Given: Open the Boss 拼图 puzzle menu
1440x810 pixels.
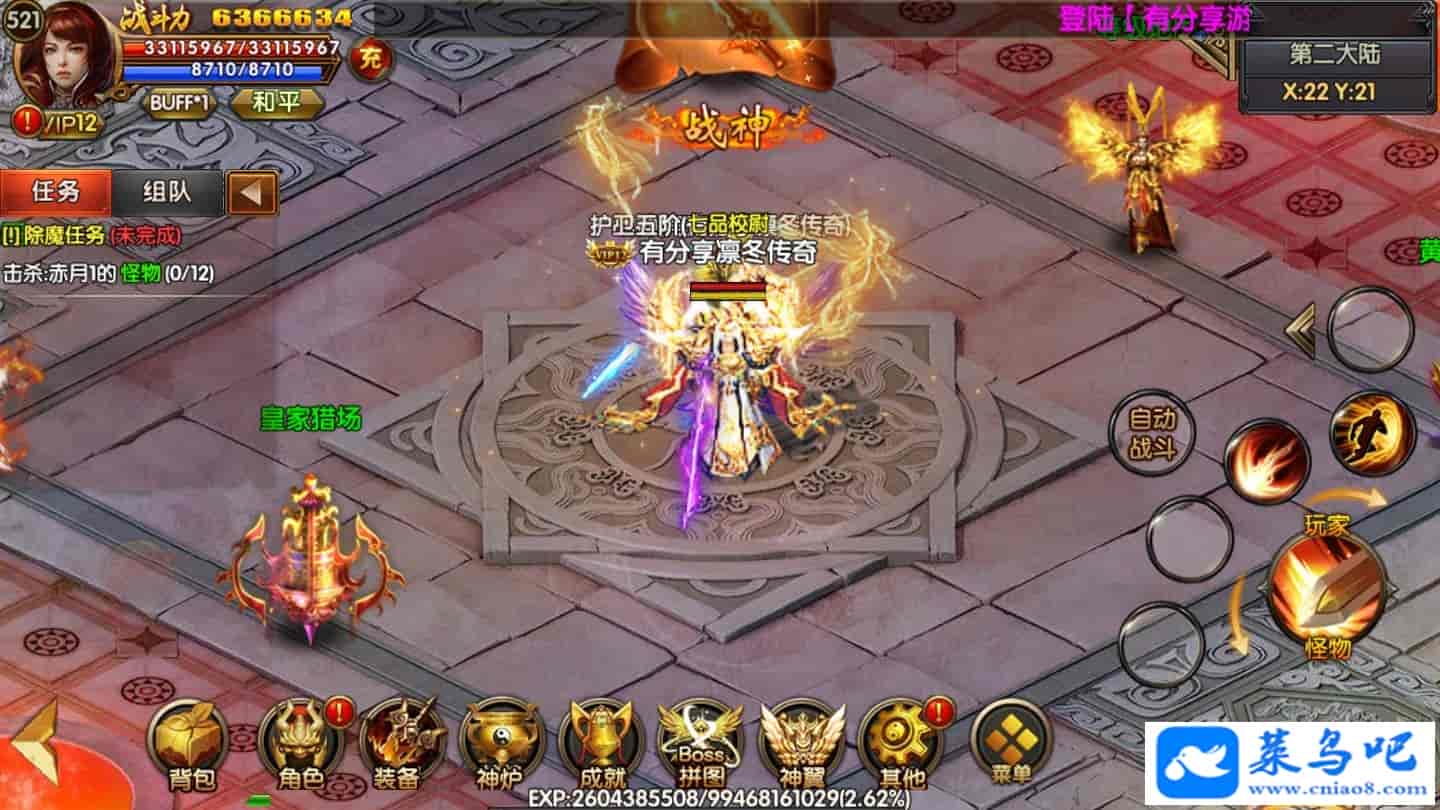Looking at the screenshot, I should pyautogui.click(x=699, y=742).
